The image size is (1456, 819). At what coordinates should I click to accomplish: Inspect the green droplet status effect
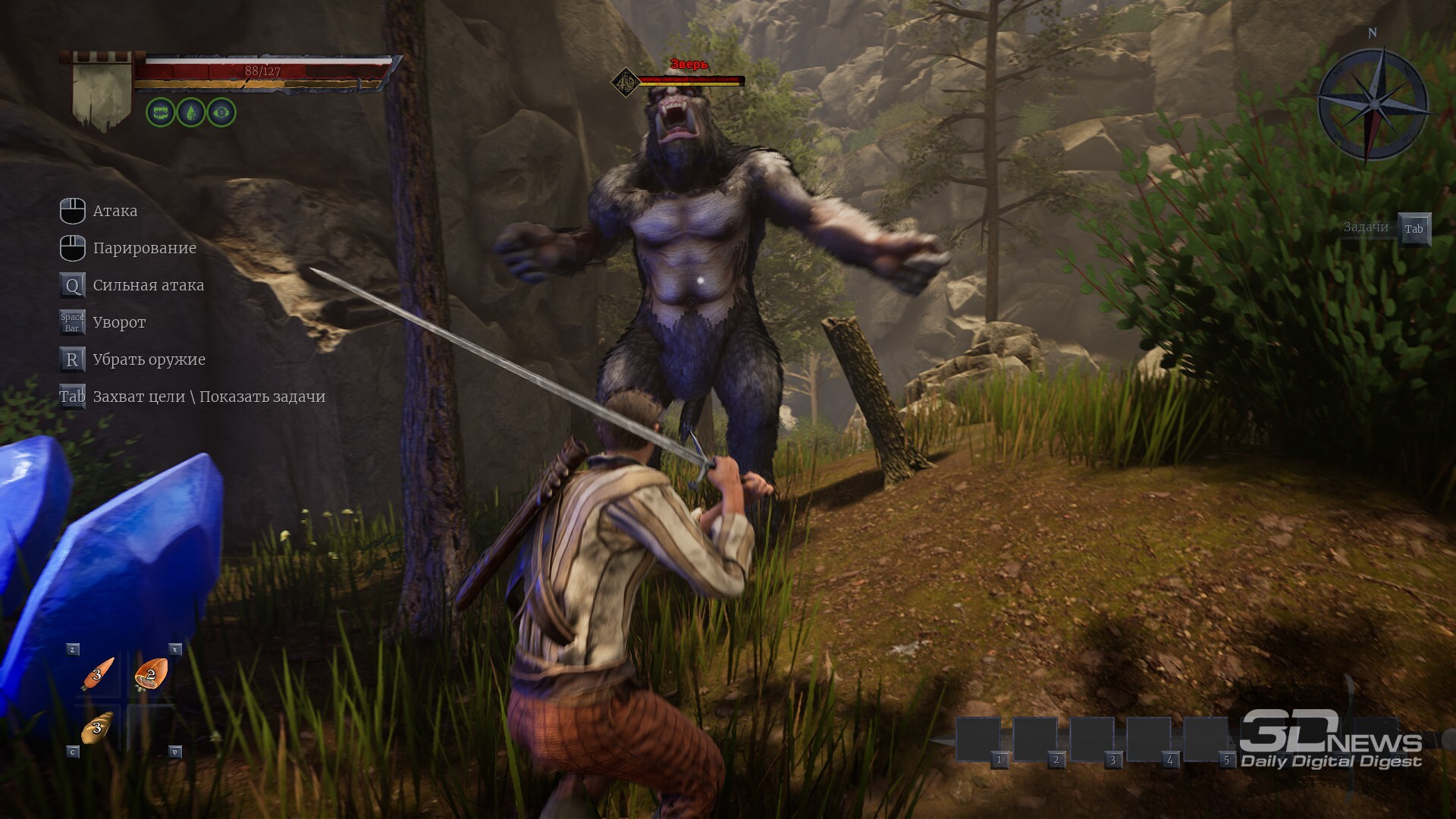[191, 112]
